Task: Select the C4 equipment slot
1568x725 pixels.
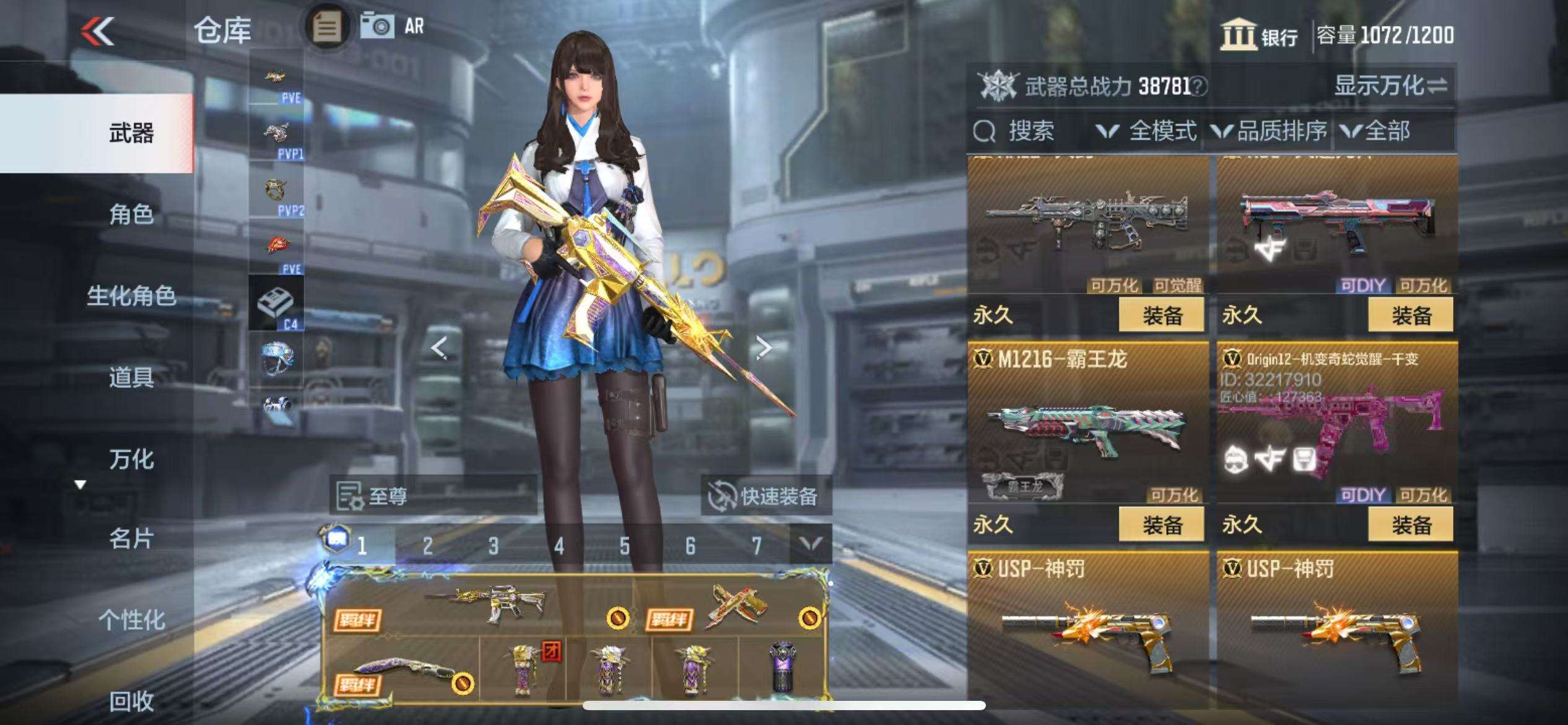Action: 276,304
